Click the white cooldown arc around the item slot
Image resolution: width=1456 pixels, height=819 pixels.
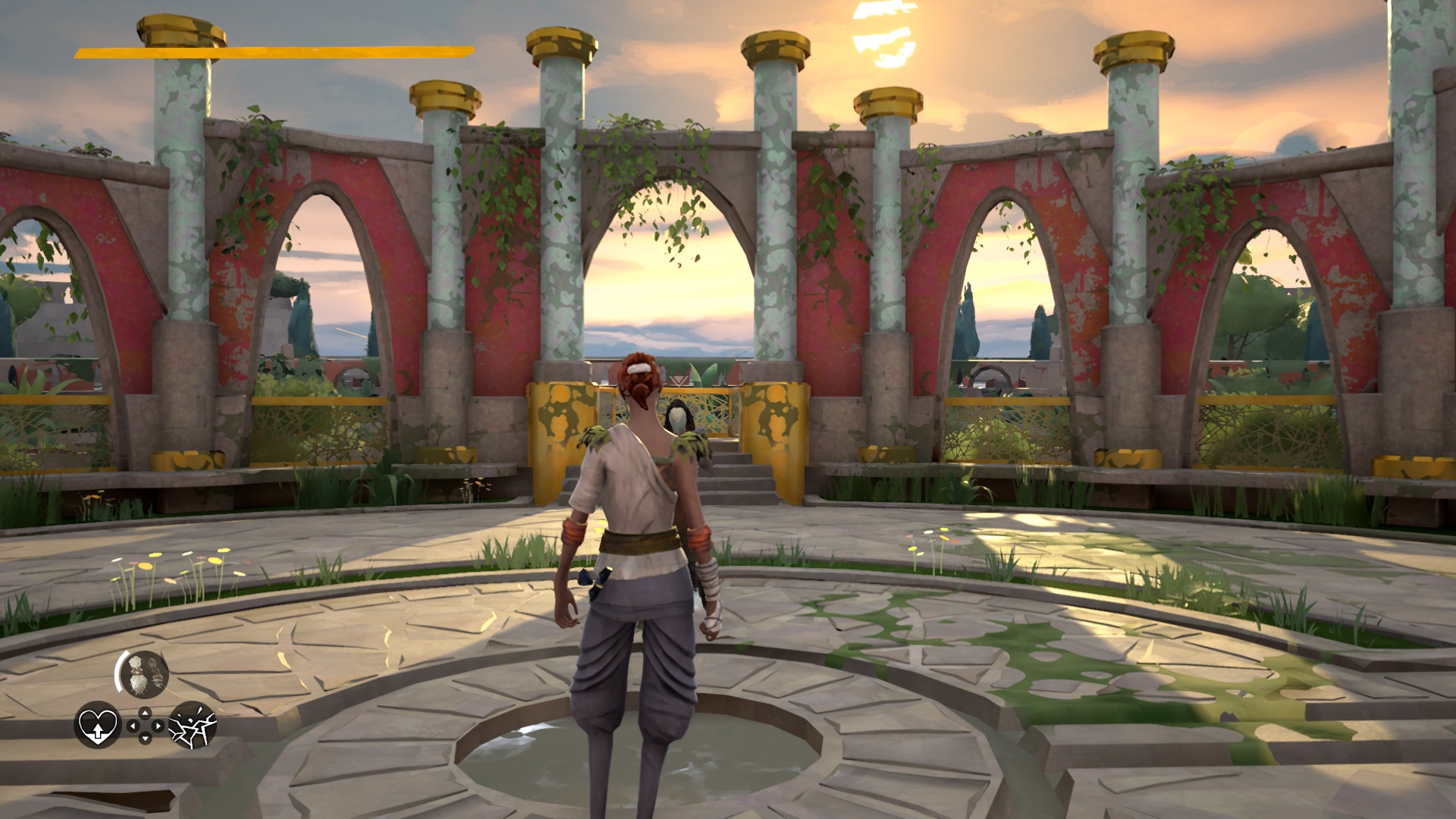[118, 671]
